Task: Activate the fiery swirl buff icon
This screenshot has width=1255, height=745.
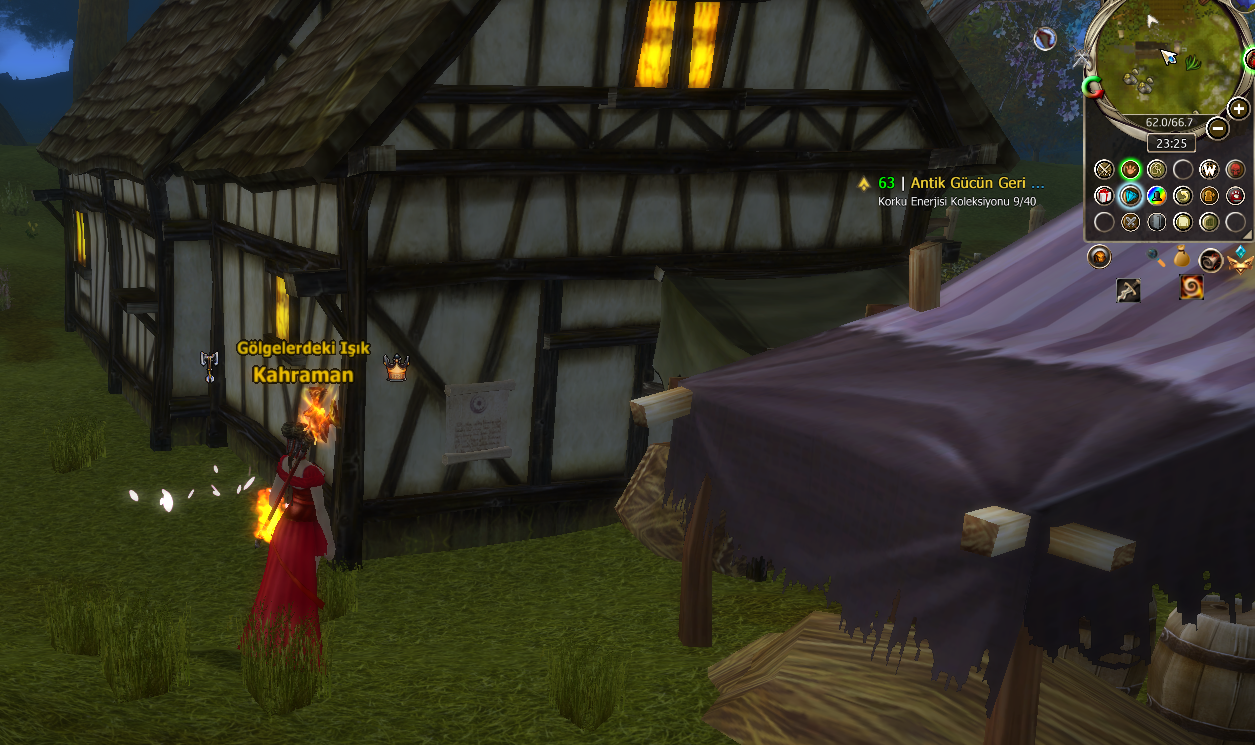Action: 1191,288
